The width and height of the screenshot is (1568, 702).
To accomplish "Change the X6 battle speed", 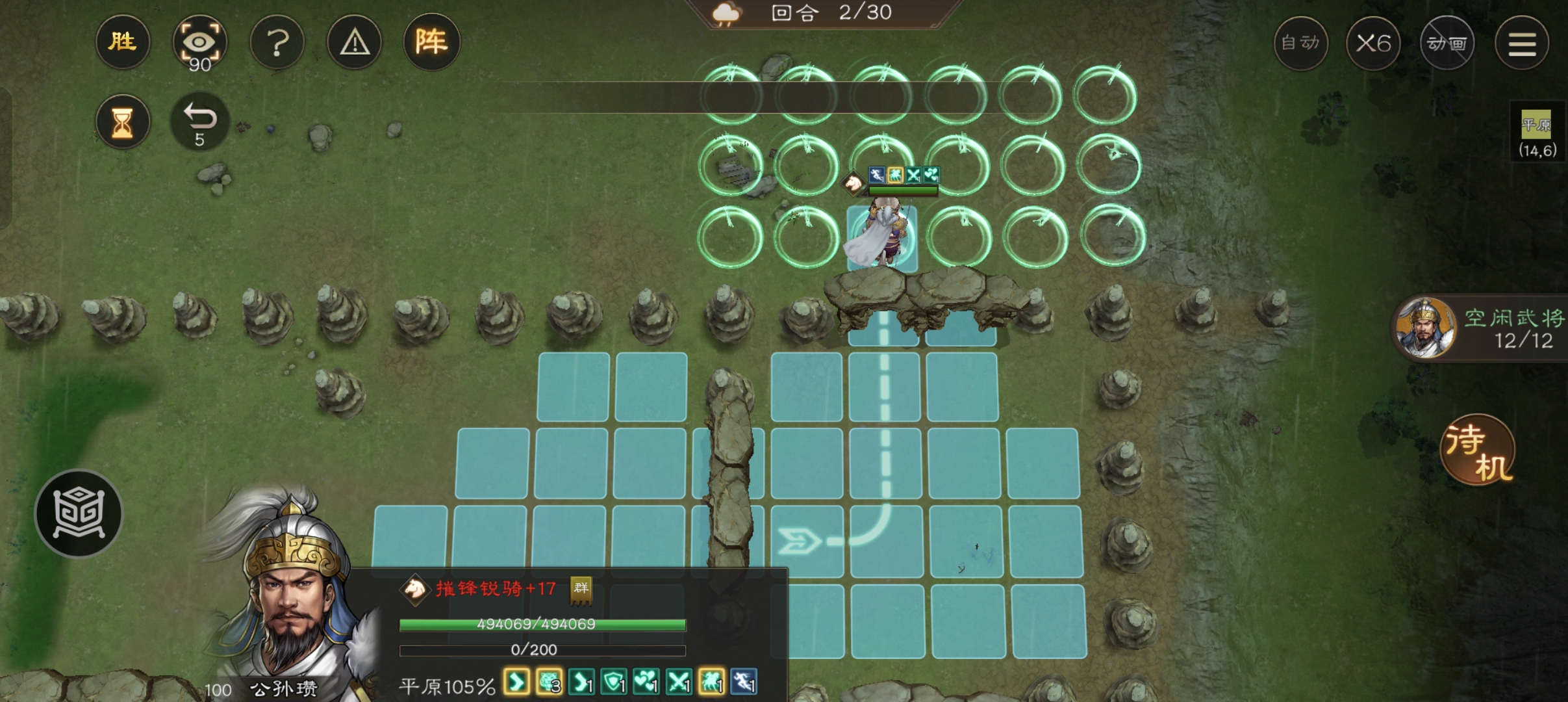I will tap(1373, 44).
